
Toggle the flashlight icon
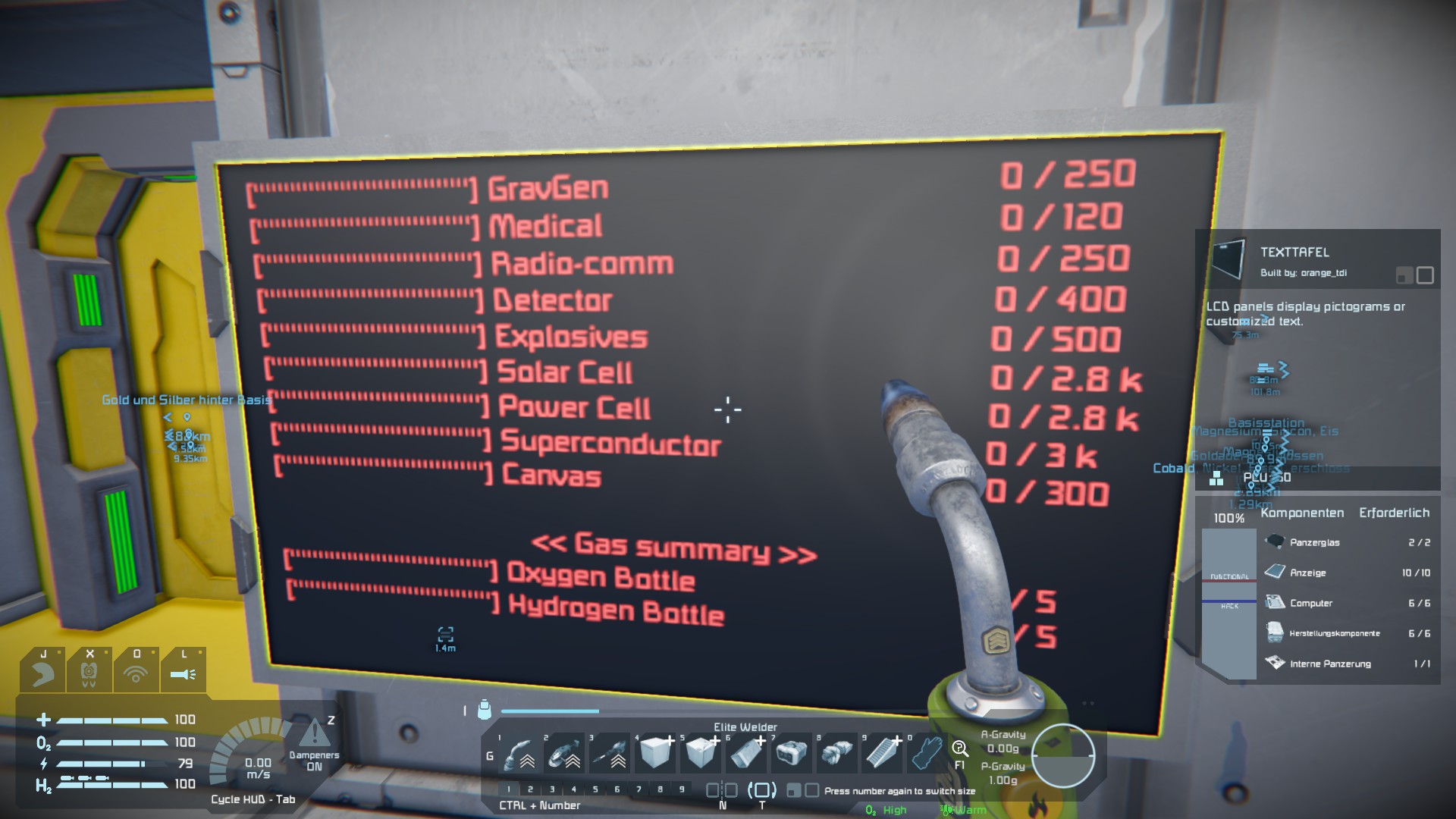coord(183,672)
